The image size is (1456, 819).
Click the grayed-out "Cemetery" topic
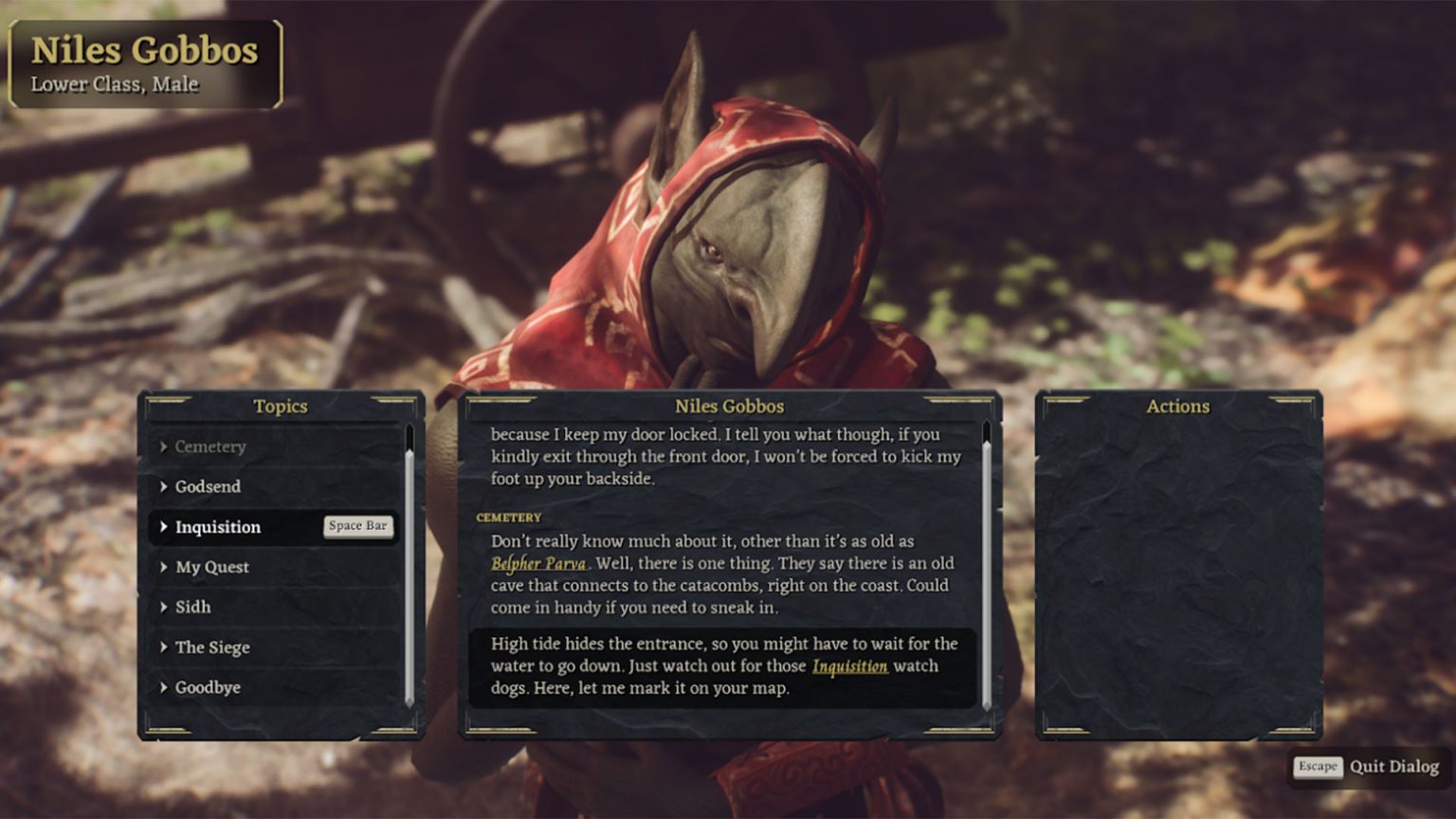click(209, 446)
